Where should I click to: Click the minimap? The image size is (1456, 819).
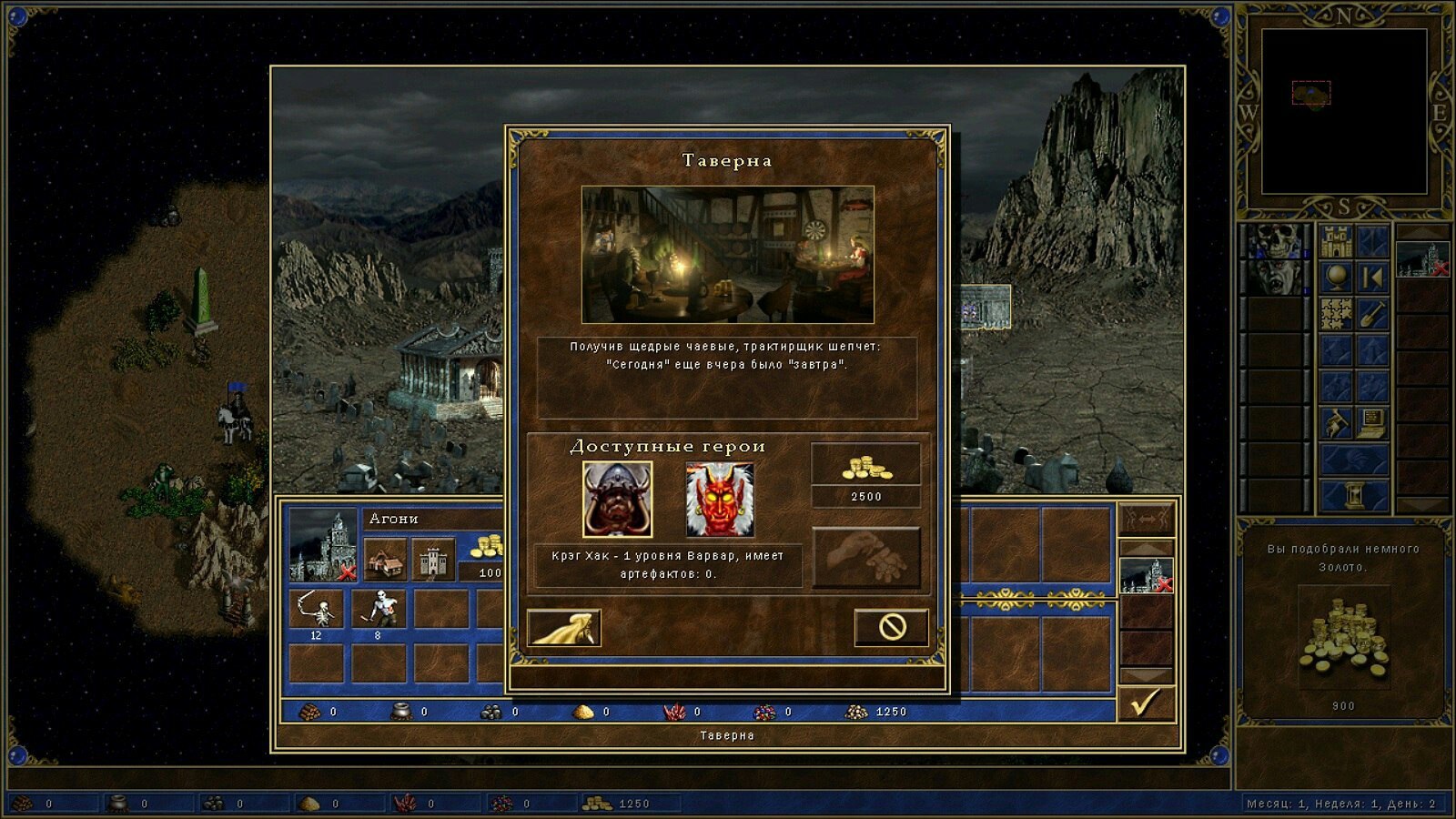coord(1343,111)
